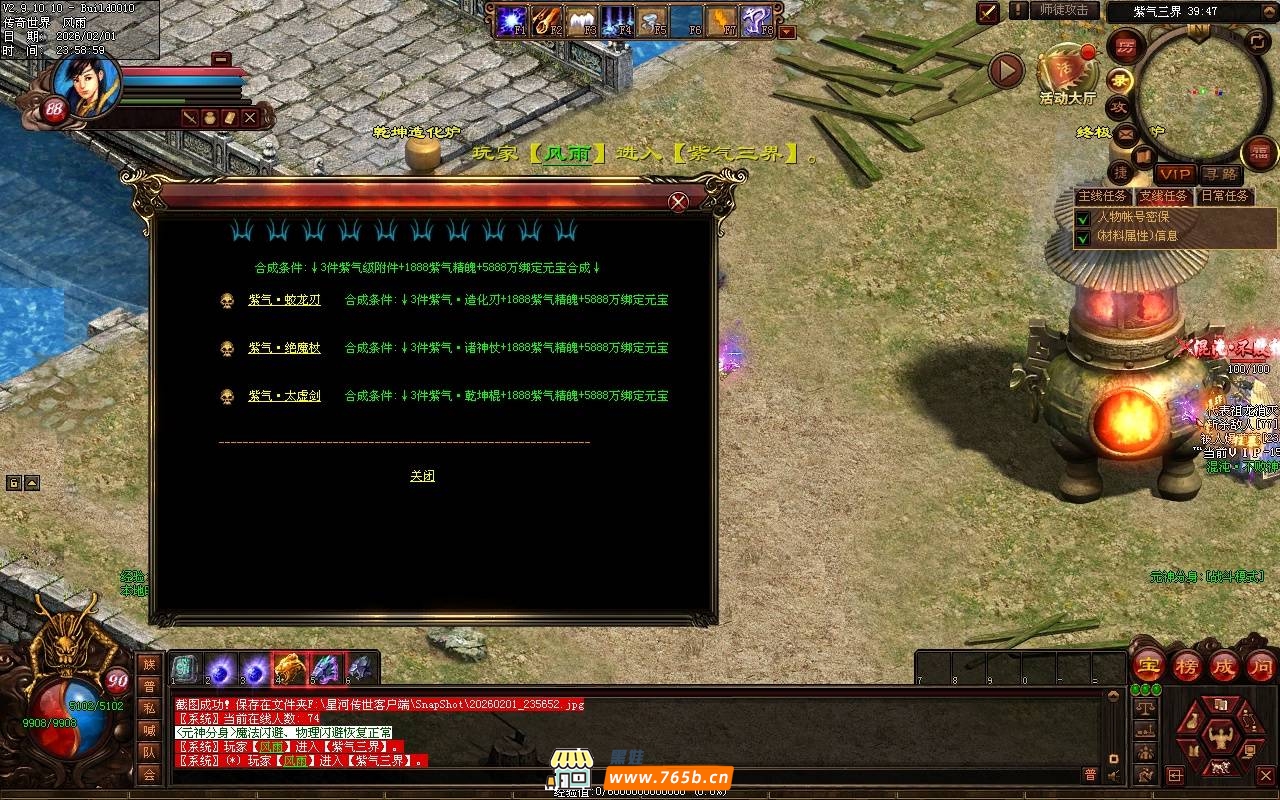The height and width of the screenshot is (800, 1280).
Task: Open the 日常任务 tab
Action: coord(1225,196)
